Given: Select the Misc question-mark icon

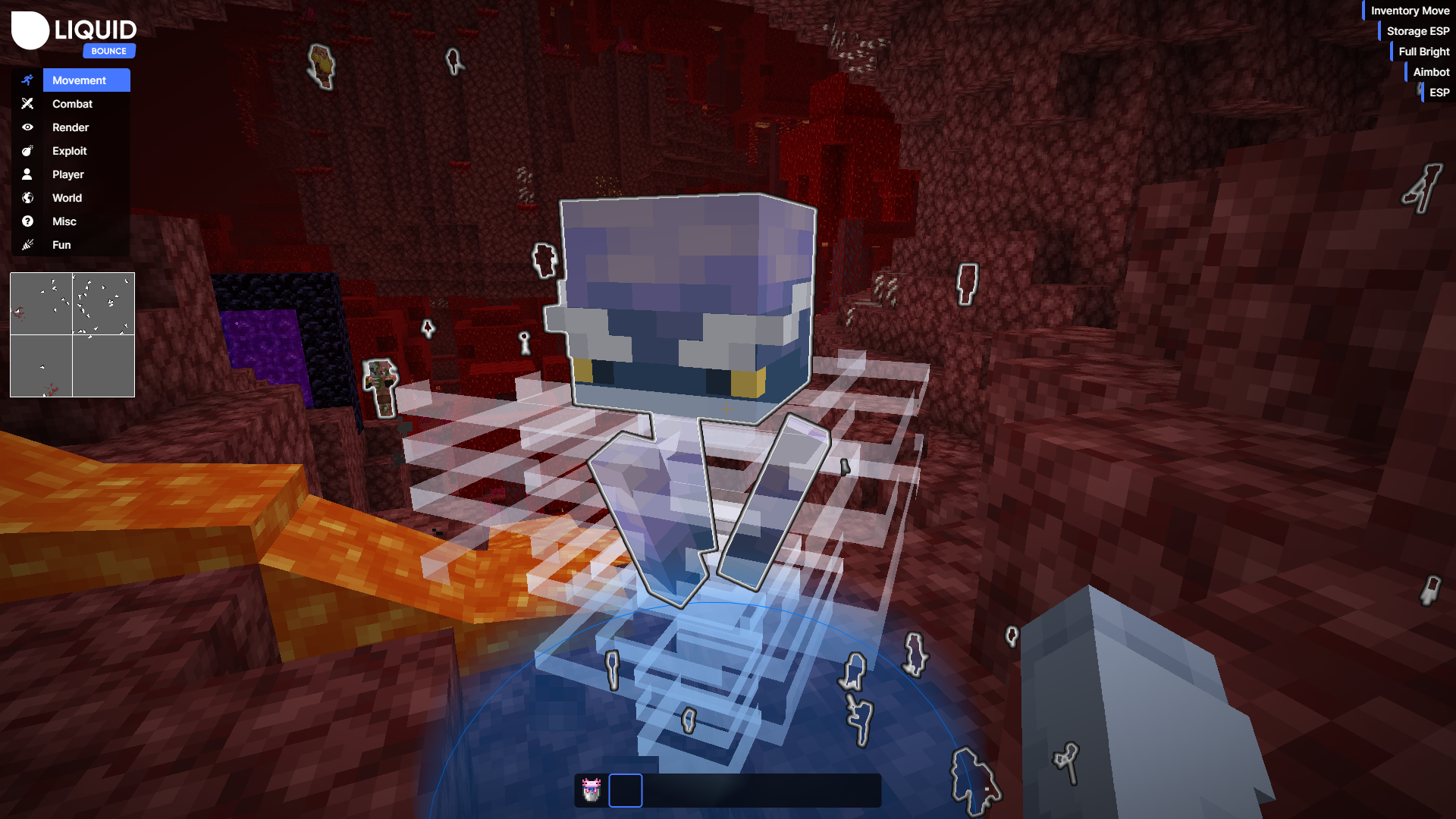Looking at the screenshot, I should (27, 221).
